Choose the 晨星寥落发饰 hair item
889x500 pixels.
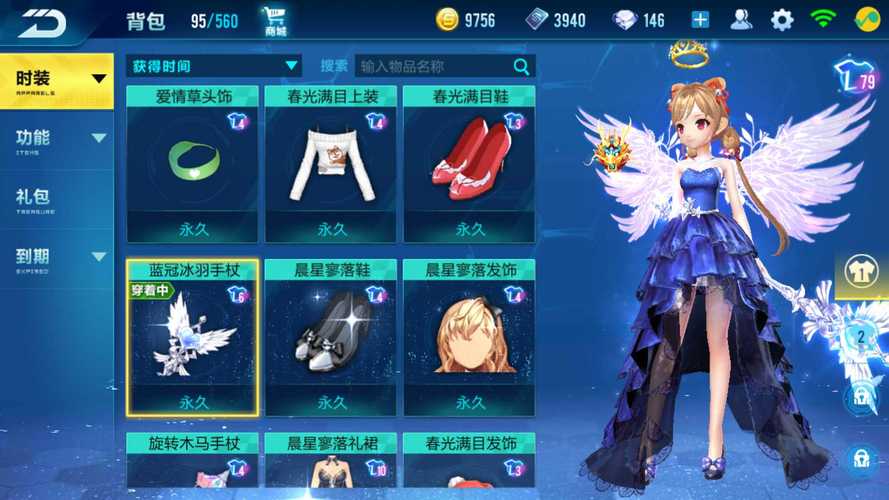(469, 338)
